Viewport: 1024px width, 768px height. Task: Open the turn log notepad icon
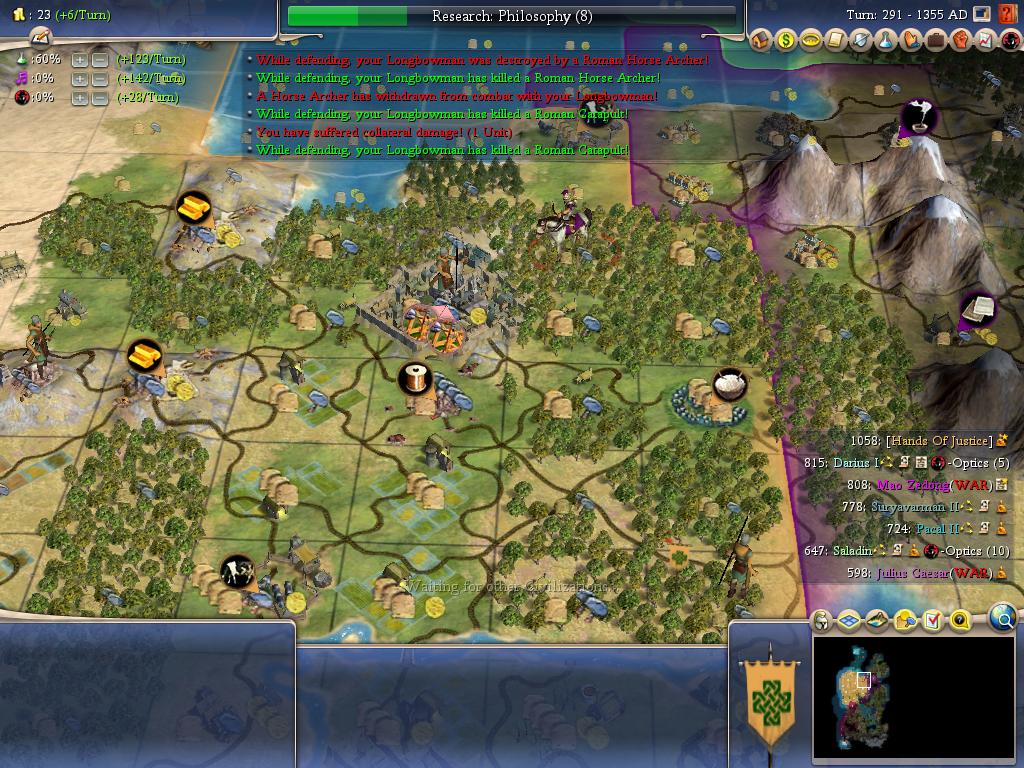point(40,37)
